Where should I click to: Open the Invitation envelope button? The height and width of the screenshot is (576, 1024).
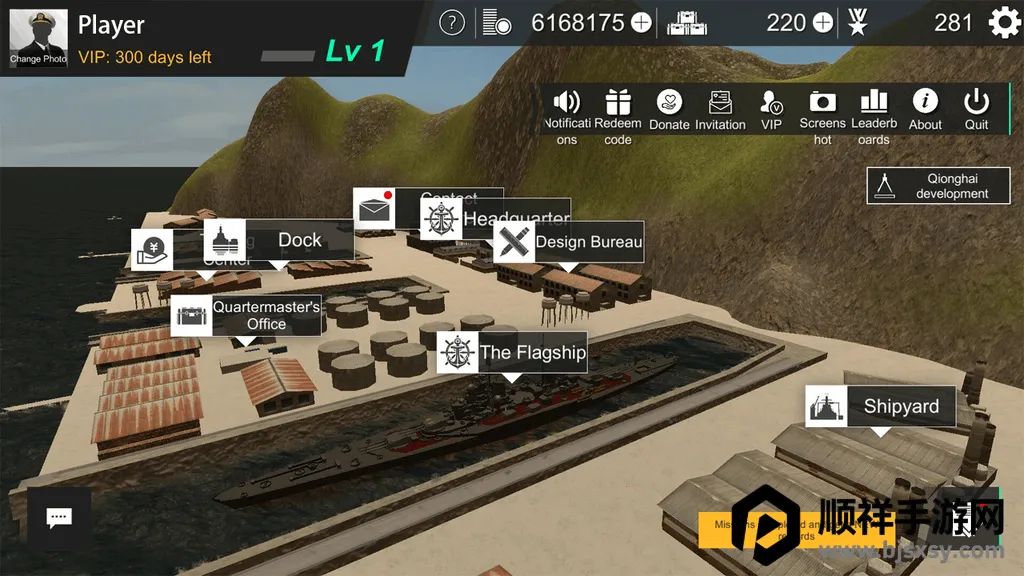(x=720, y=110)
